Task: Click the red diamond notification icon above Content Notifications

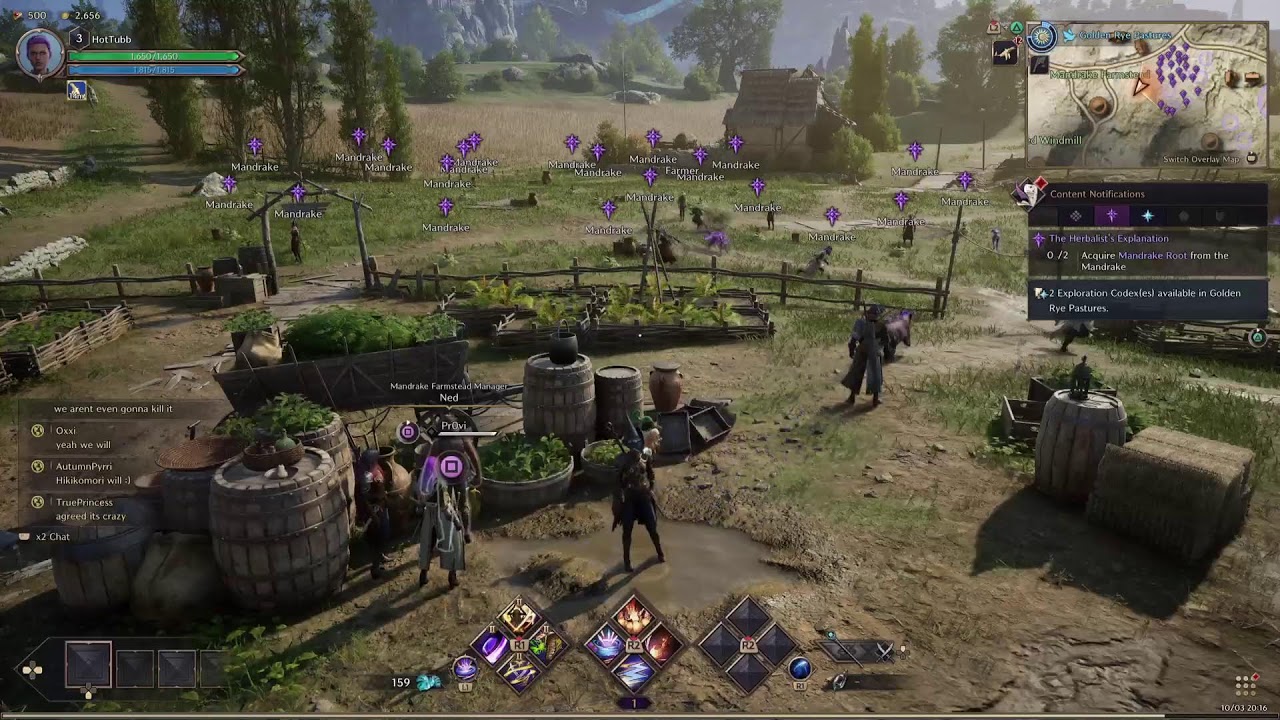Action: [1041, 183]
